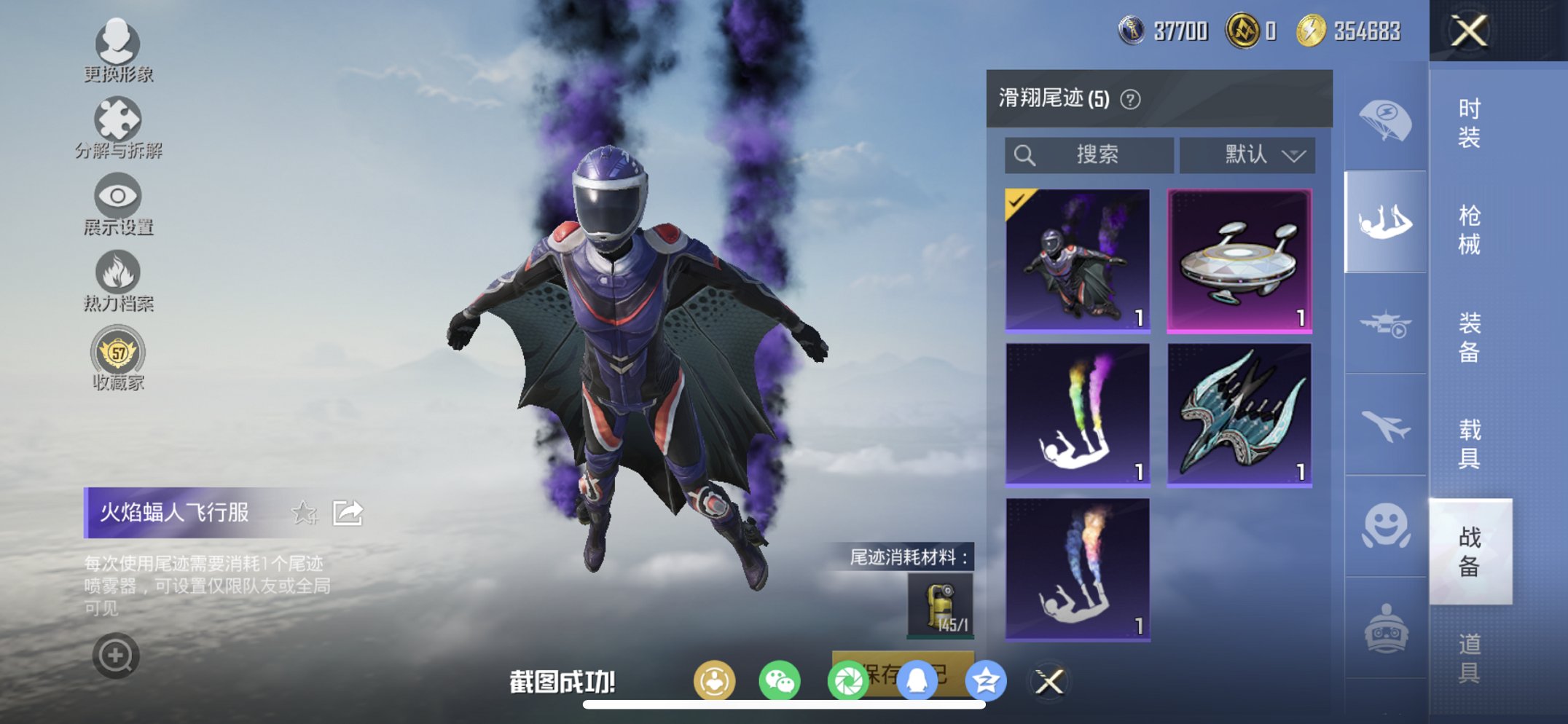Share screenshot to WeChat
This screenshot has height=724, width=1568.
point(780,680)
